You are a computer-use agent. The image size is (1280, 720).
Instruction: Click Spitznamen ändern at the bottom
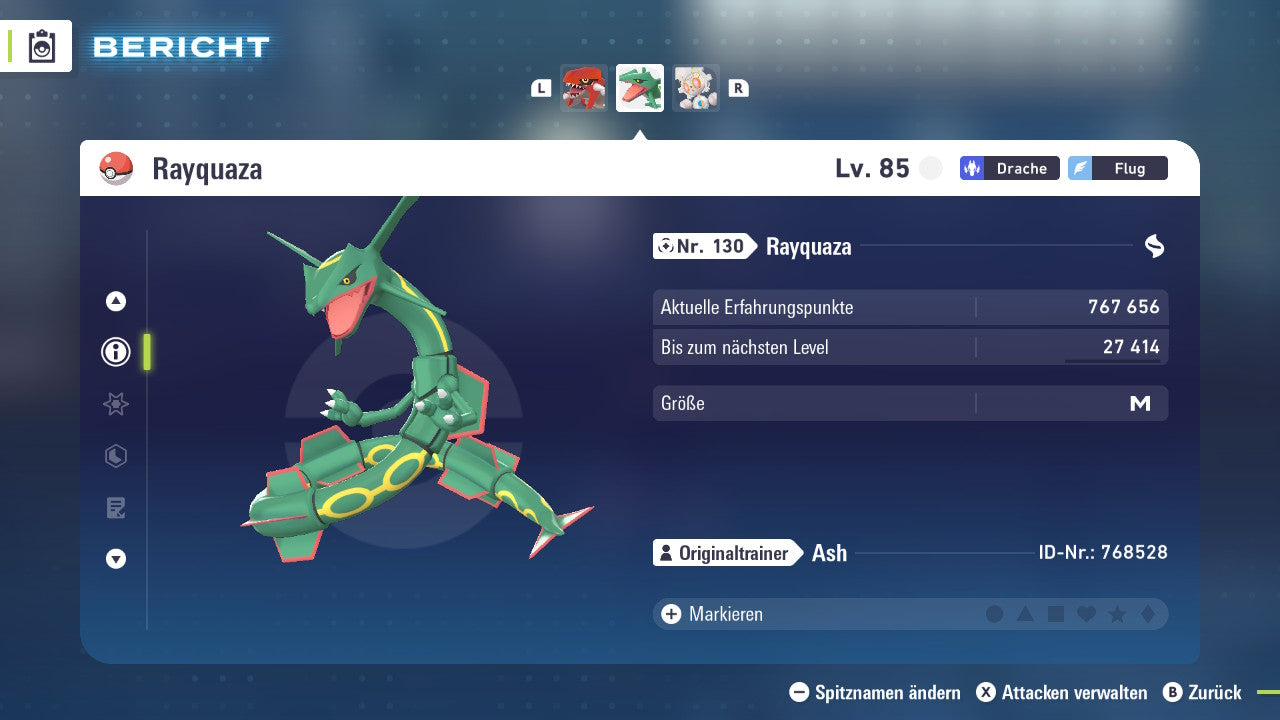(878, 692)
